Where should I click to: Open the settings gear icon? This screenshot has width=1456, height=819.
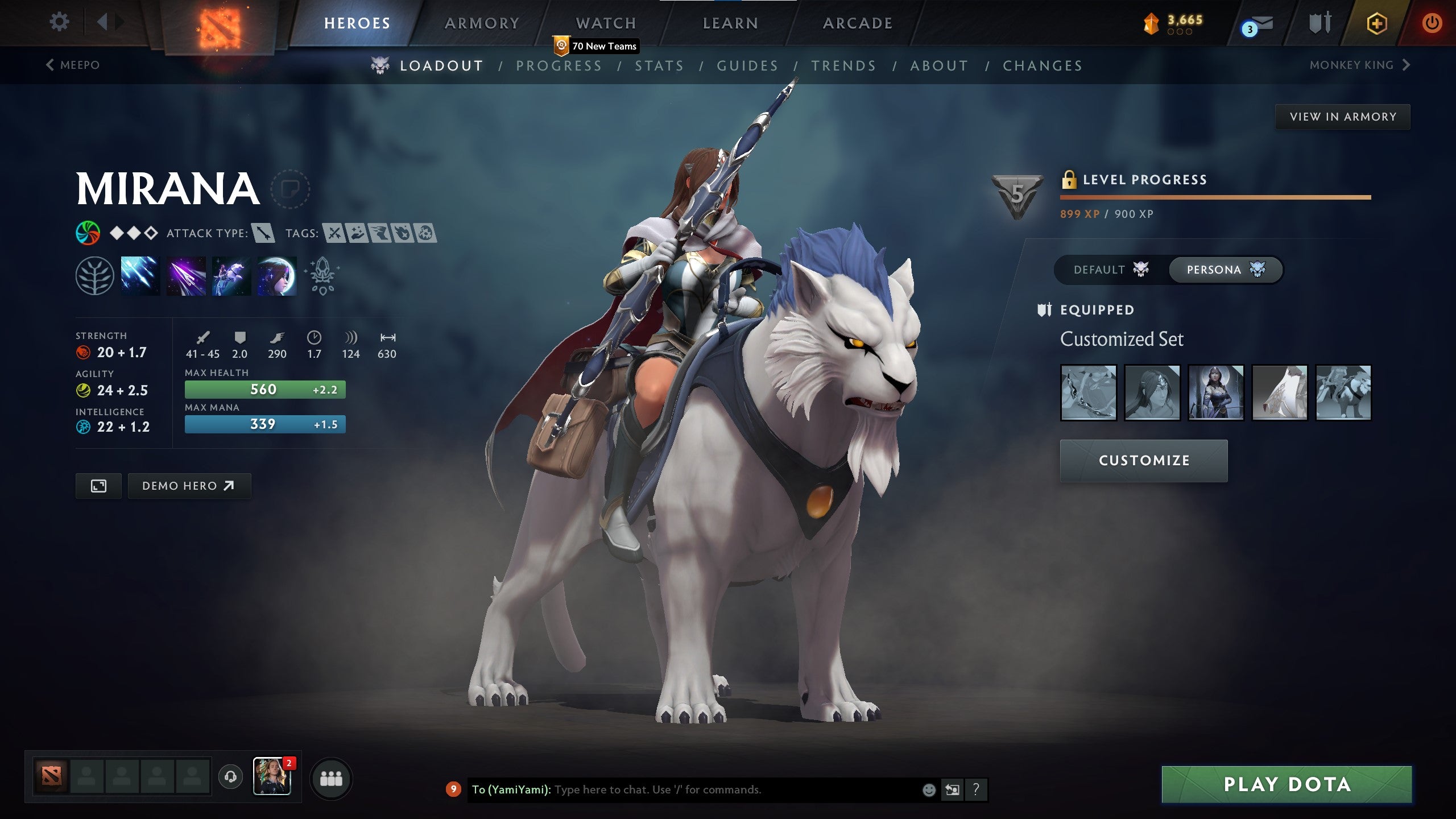59,22
